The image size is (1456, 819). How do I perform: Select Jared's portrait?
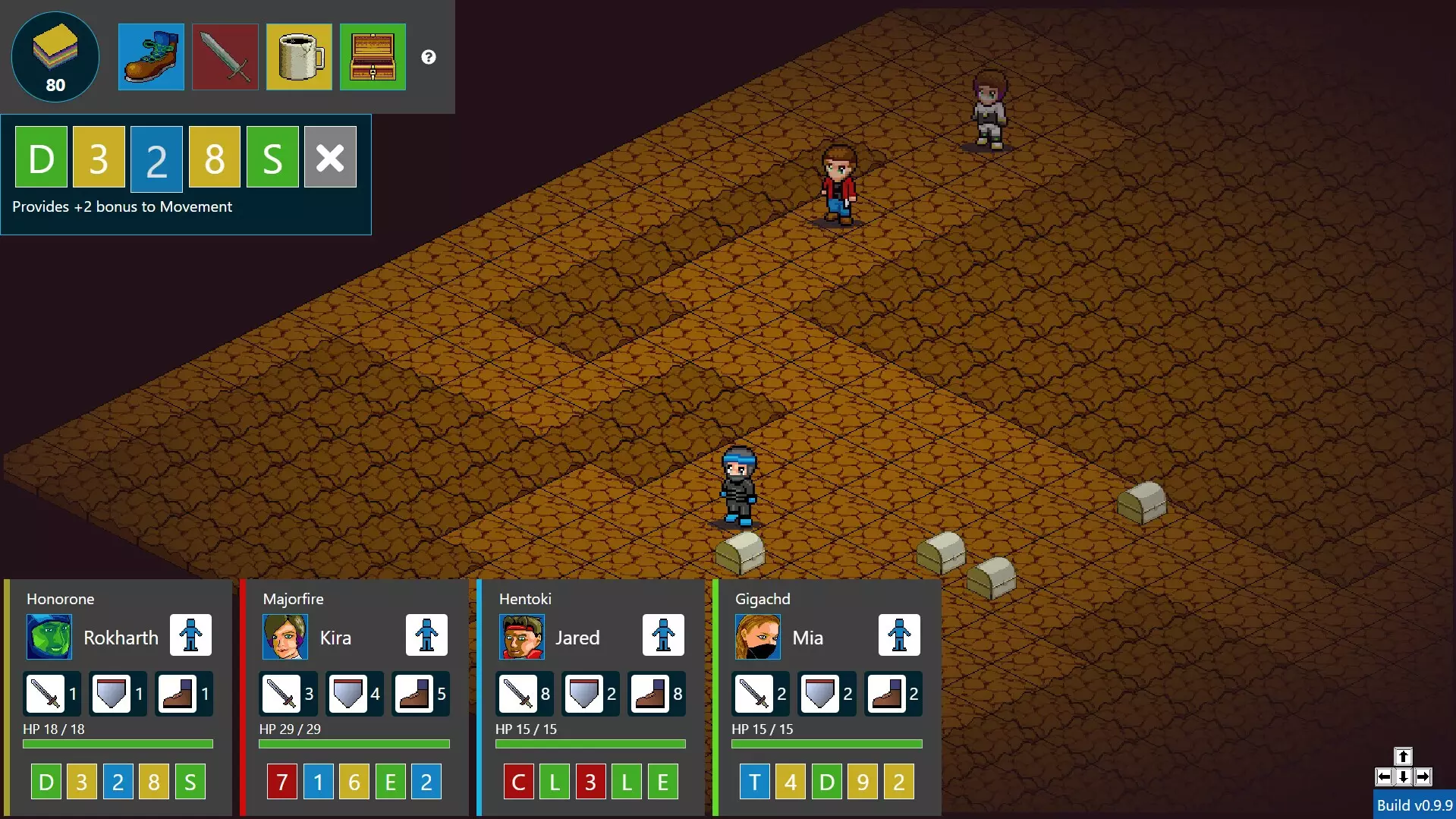pyautogui.click(x=522, y=637)
